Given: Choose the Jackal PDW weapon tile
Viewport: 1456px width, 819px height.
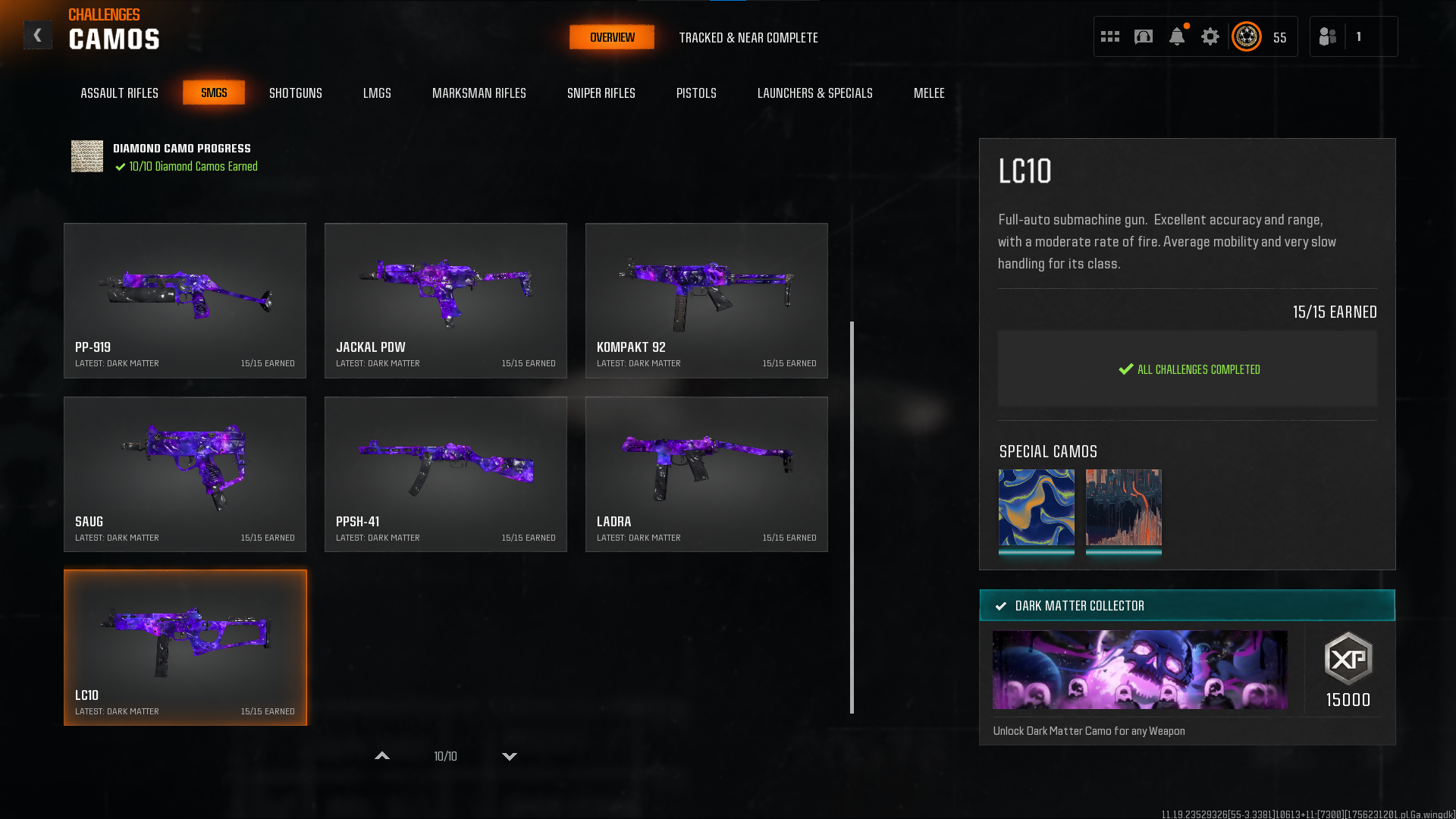Looking at the screenshot, I should click(446, 300).
